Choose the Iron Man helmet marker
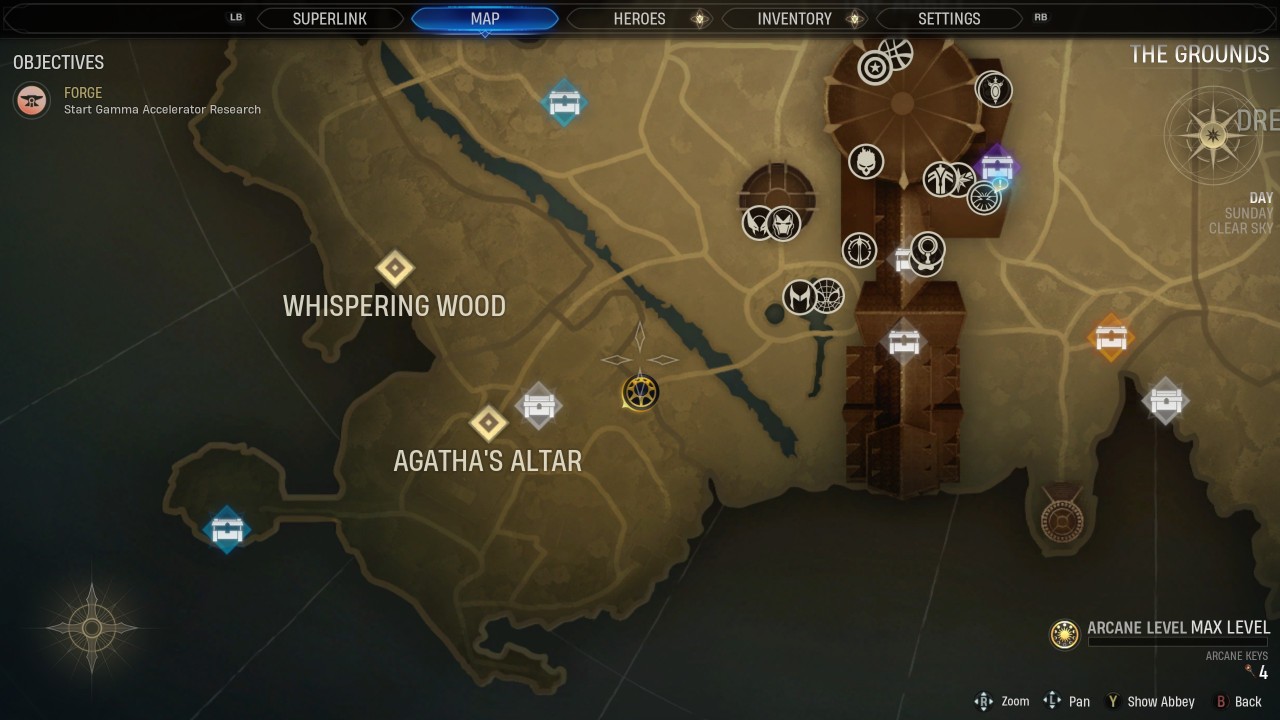This screenshot has width=1280, height=720. point(784,222)
